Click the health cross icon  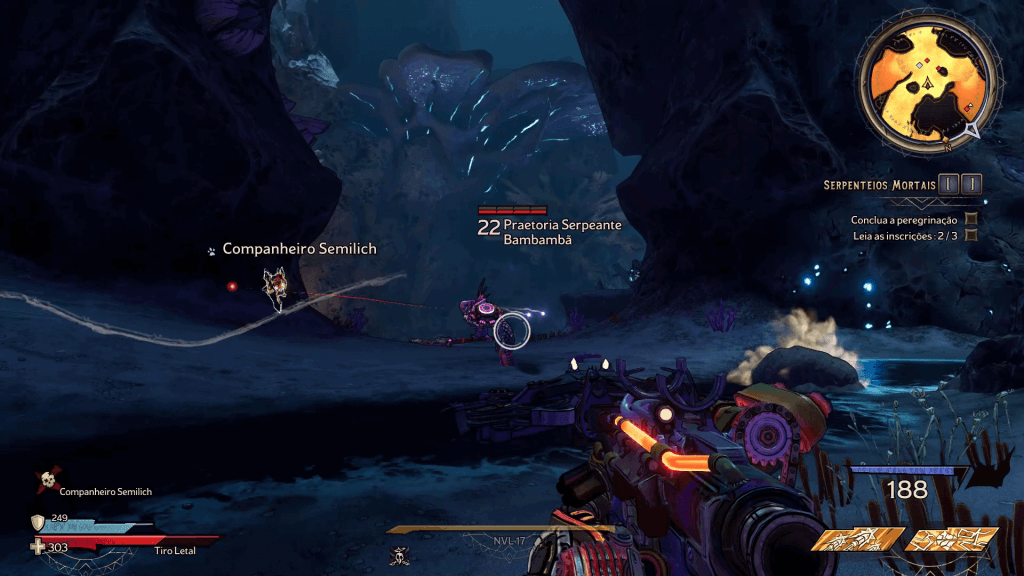tap(38, 546)
